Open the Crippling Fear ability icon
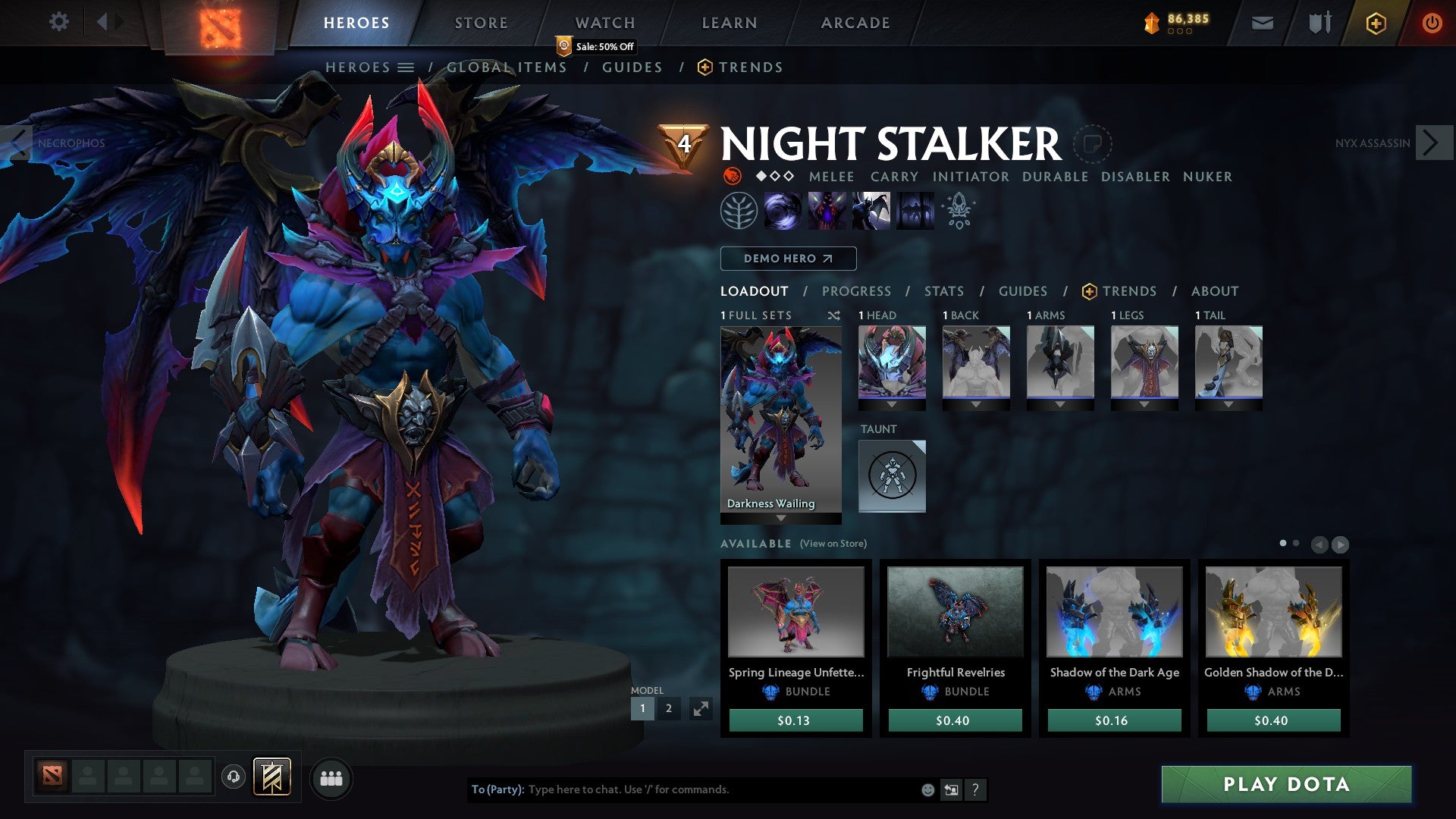The height and width of the screenshot is (819, 1456). [x=829, y=211]
